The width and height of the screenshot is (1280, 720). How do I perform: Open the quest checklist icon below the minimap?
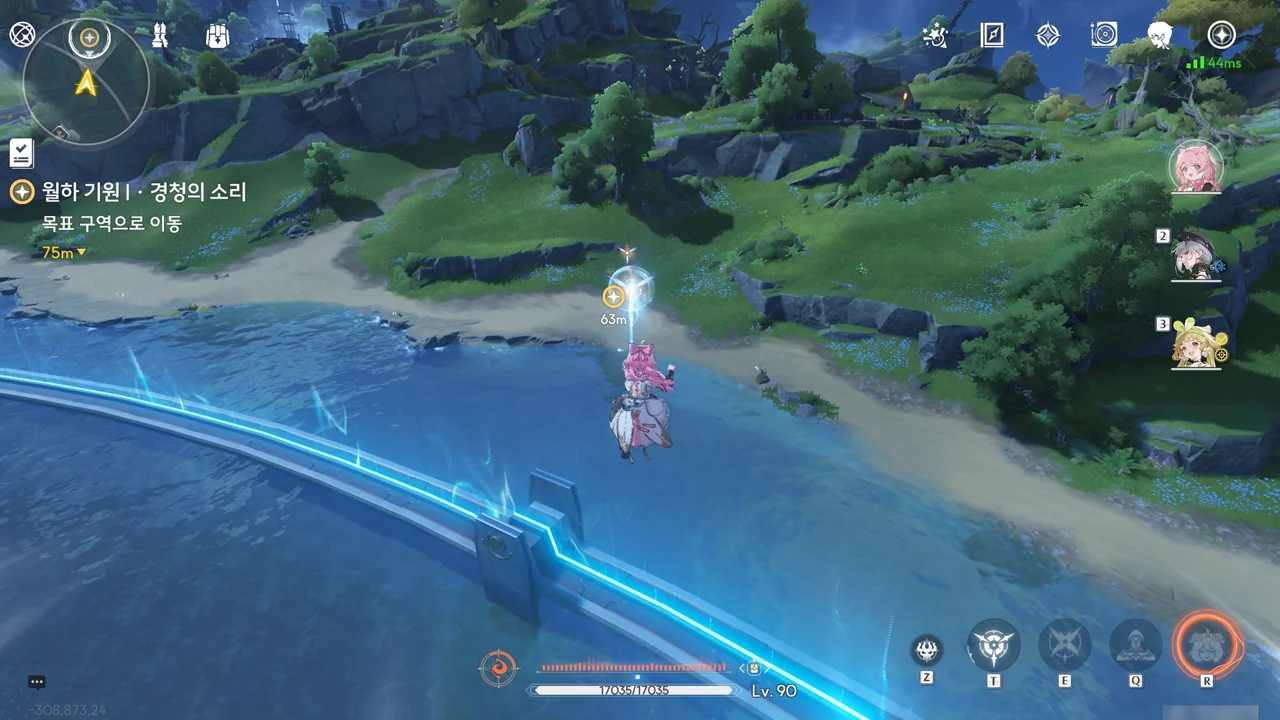(21, 153)
